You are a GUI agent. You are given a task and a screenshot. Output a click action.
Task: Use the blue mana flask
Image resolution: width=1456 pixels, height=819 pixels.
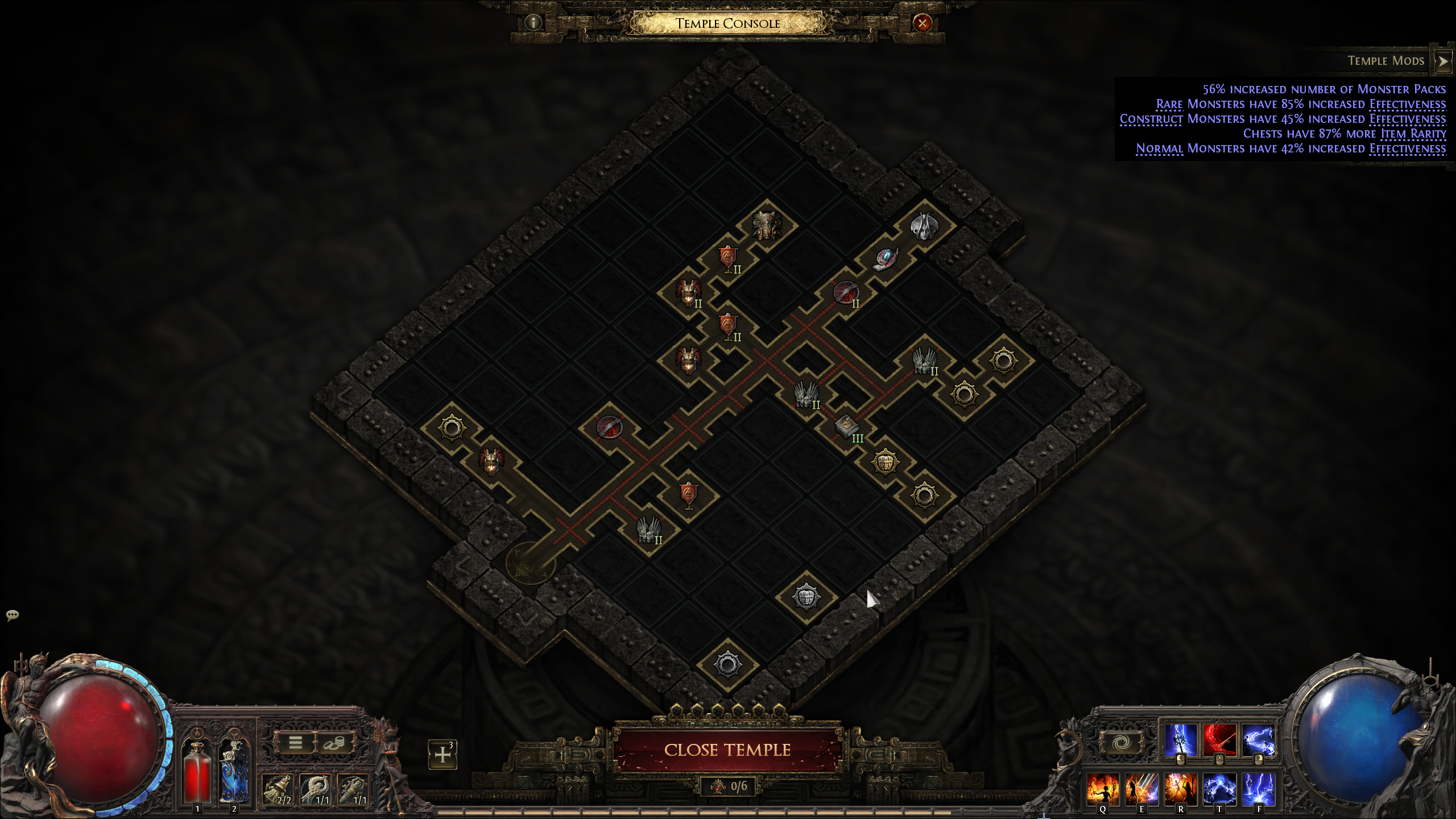pos(234,773)
